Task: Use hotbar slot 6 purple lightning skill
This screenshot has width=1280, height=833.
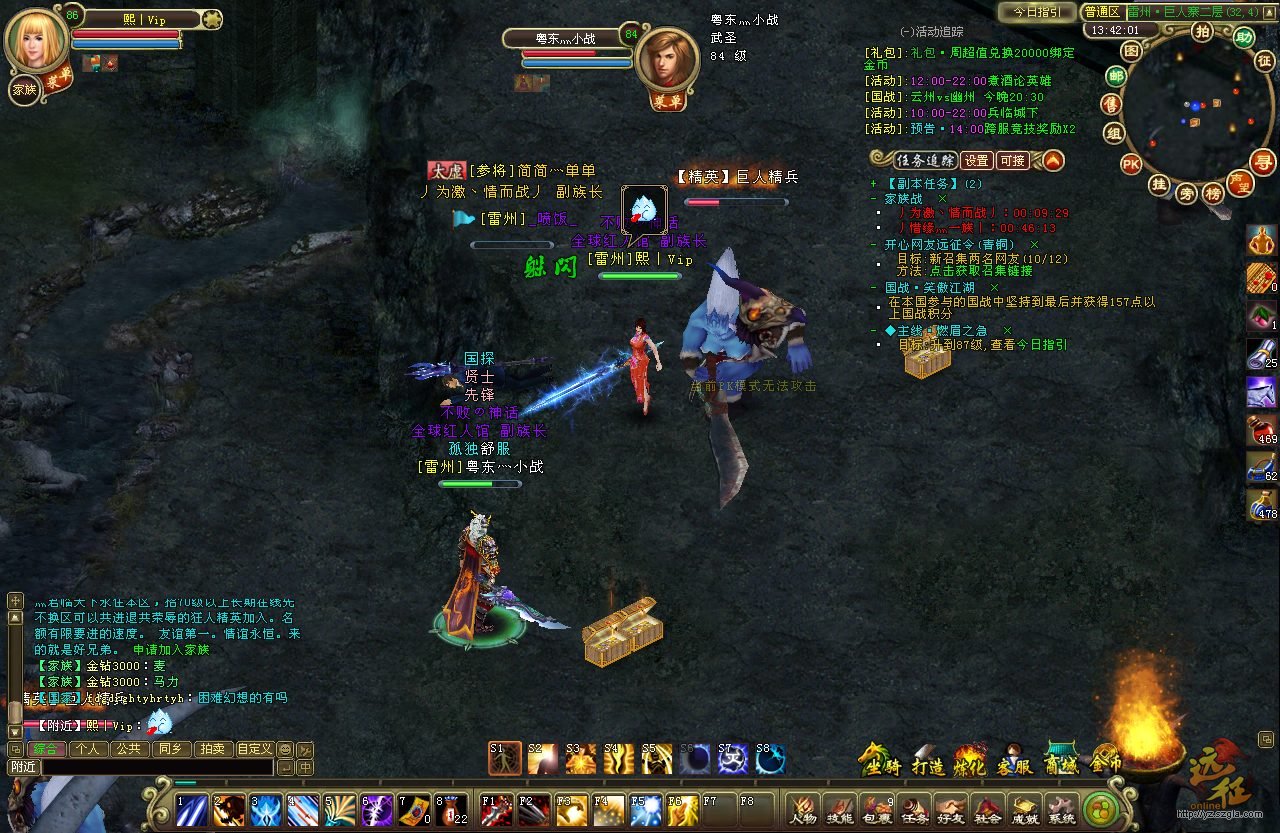Action: tap(377, 809)
